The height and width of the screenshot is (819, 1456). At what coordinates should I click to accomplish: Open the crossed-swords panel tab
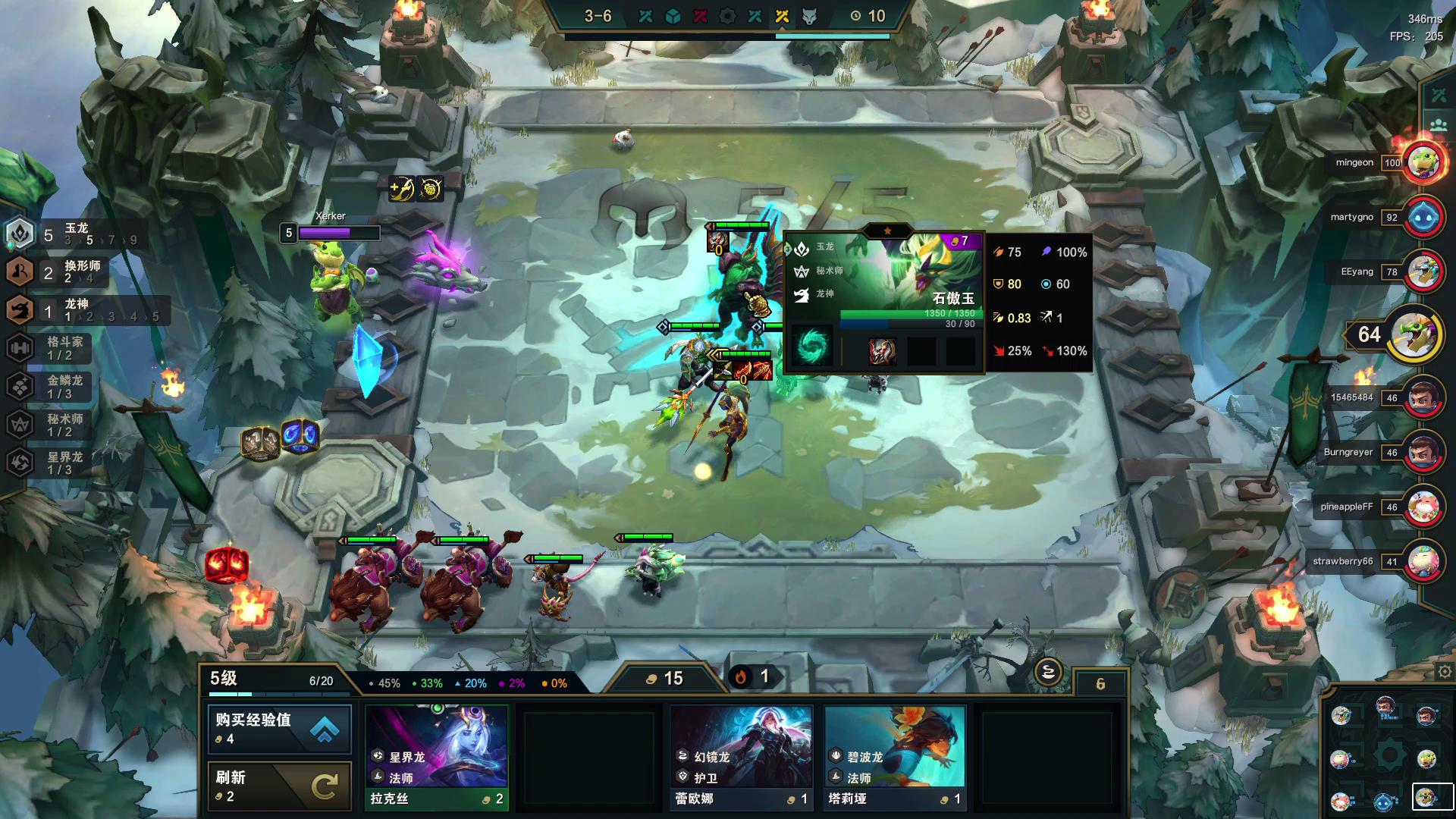(x=1439, y=95)
